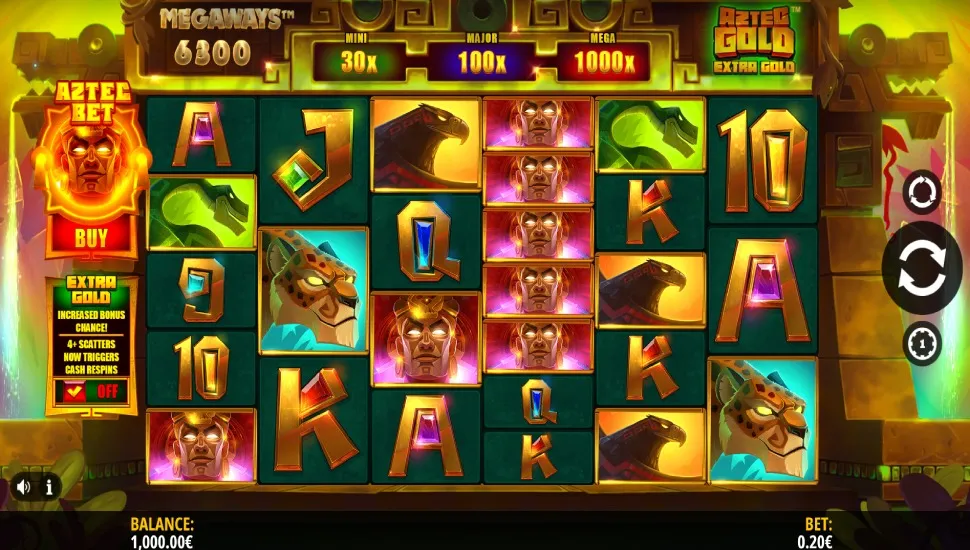Open bet settings via the coin chip icon
The image size is (970, 550).
click(922, 343)
